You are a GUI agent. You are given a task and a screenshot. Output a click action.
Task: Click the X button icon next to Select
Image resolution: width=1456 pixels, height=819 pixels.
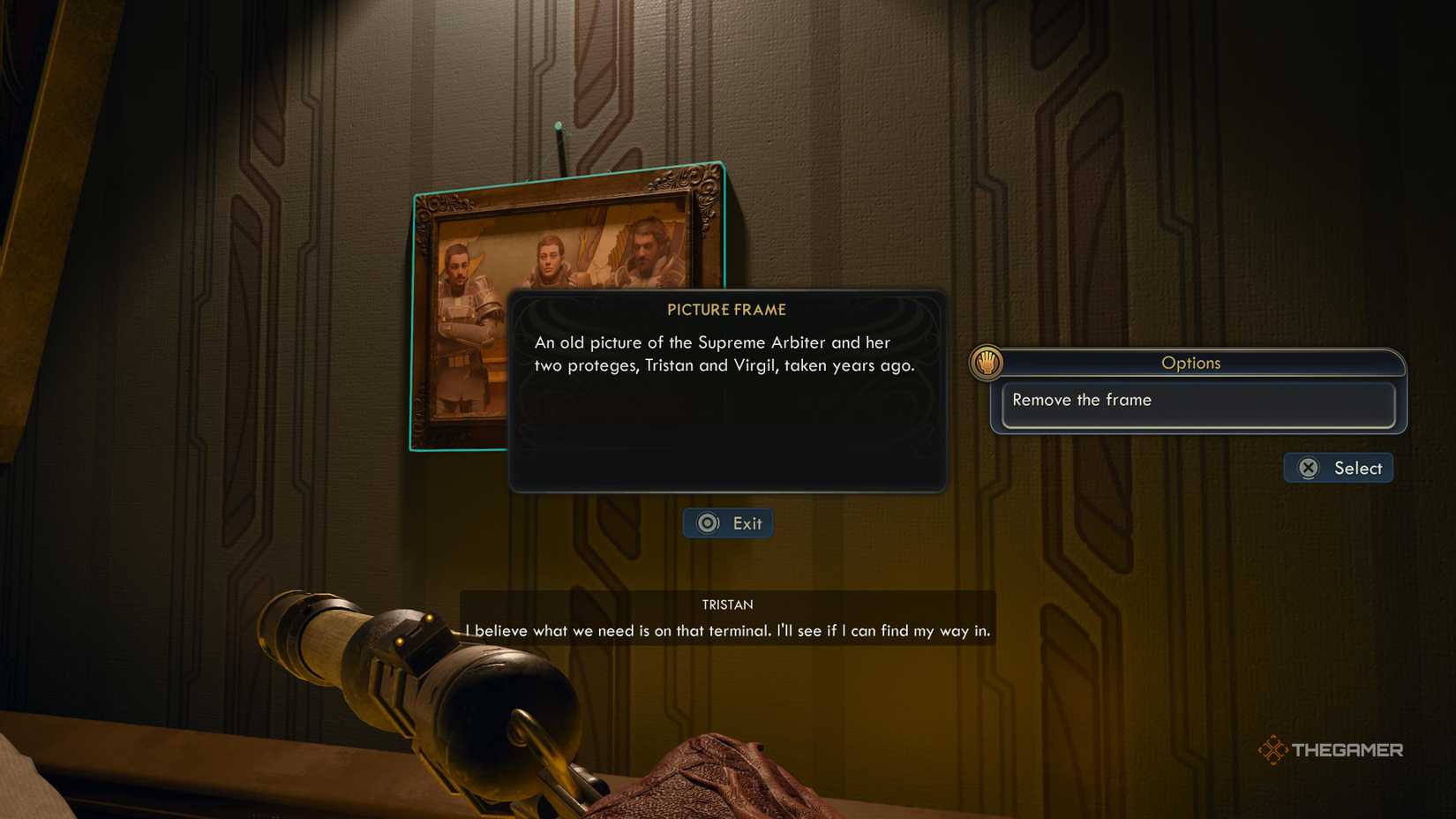pos(1309,468)
